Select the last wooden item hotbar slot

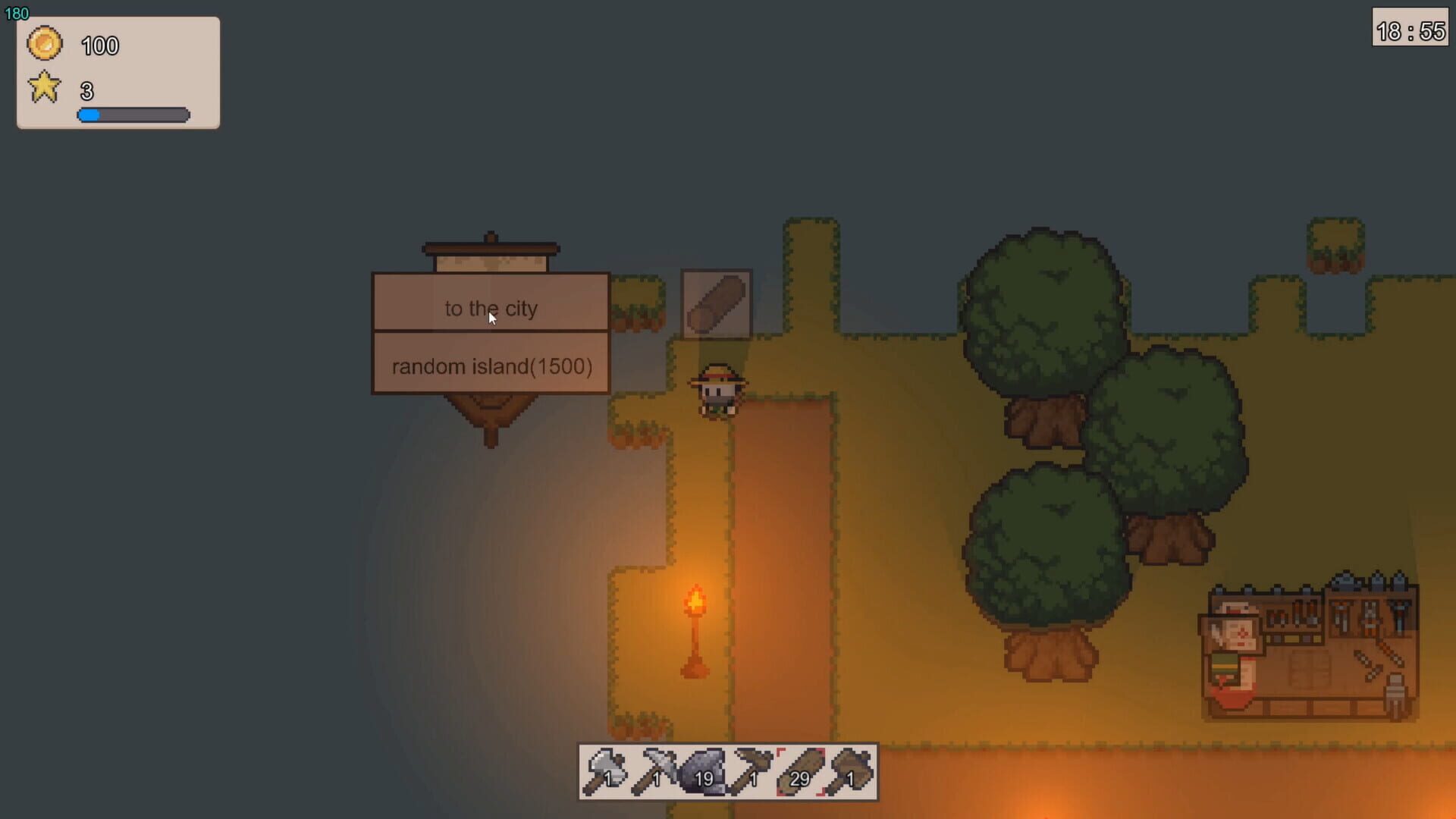point(851,770)
